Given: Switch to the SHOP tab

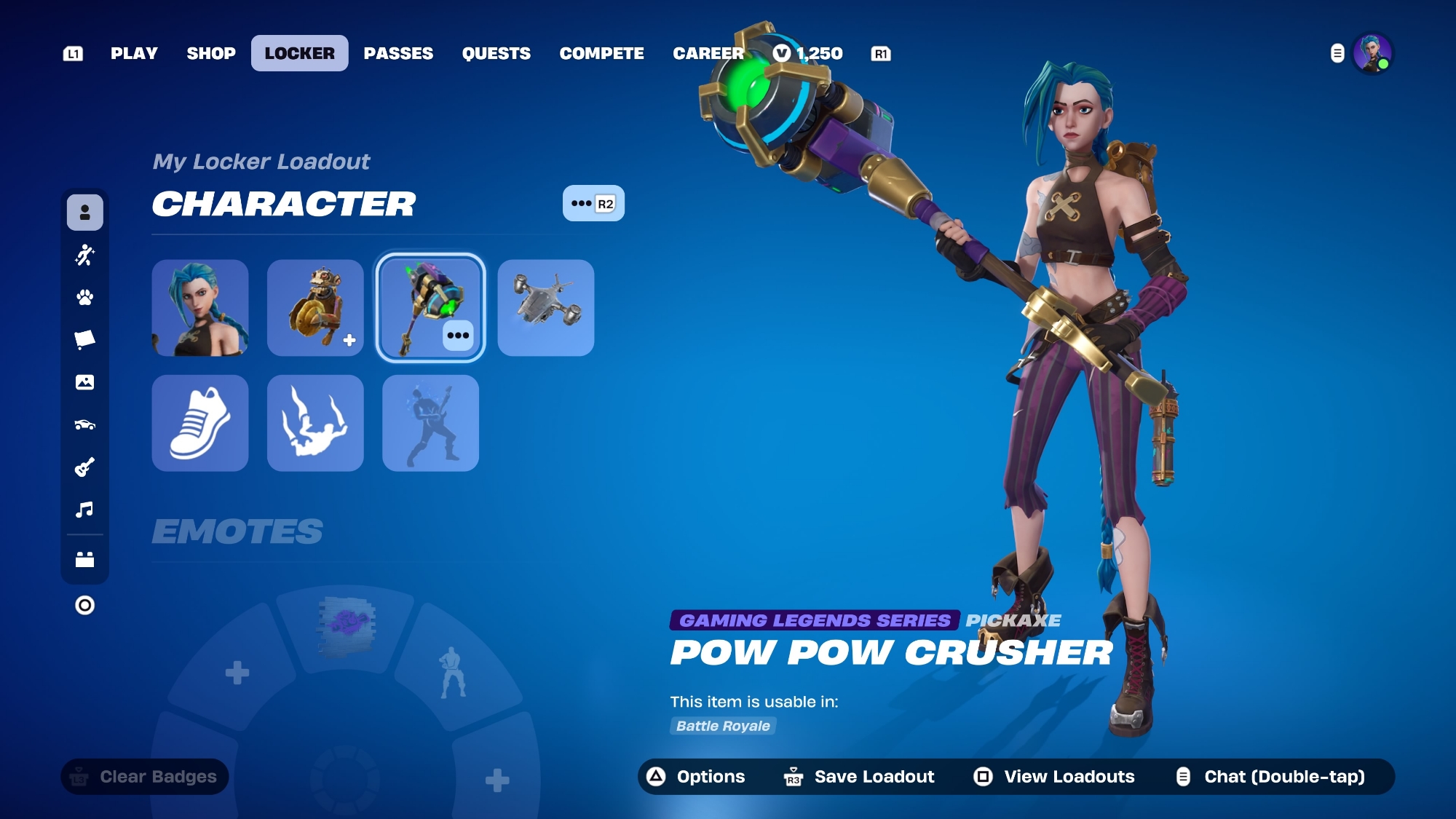Looking at the screenshot, I should 211,53.
